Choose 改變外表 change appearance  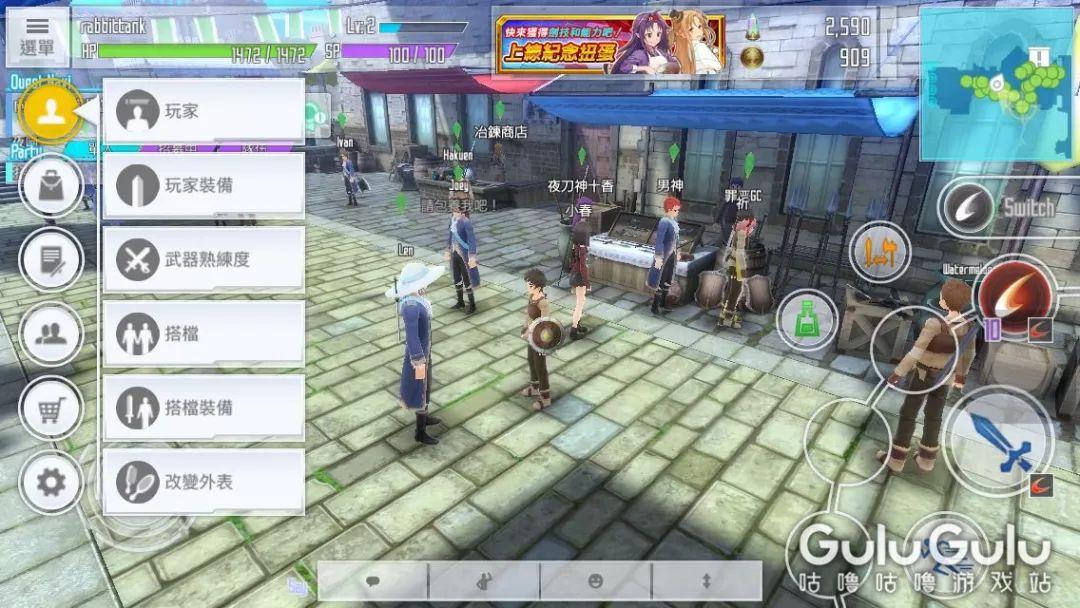[204, 481]
